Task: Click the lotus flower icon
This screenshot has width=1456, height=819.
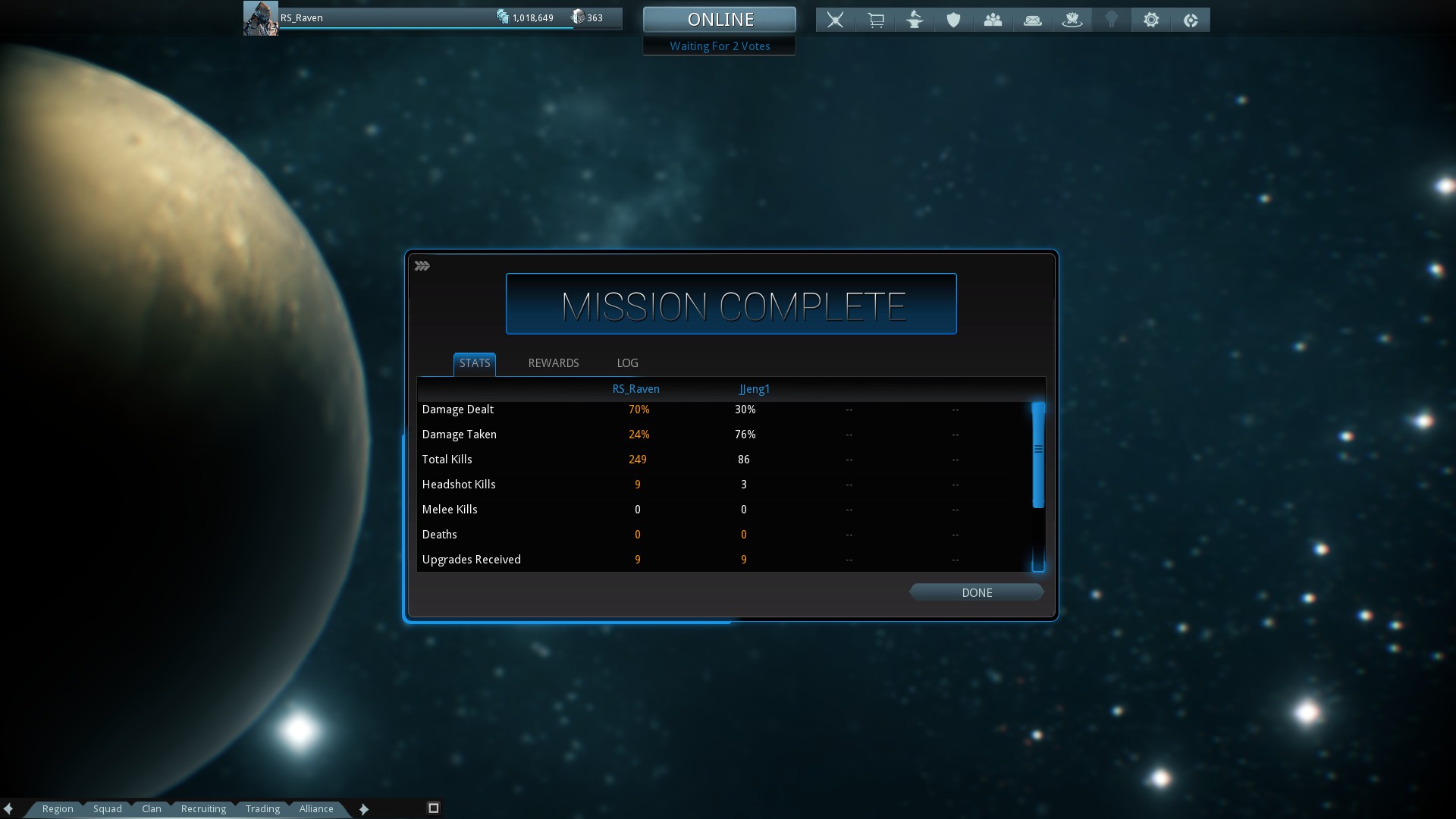Action: (x=1072, y=20)
